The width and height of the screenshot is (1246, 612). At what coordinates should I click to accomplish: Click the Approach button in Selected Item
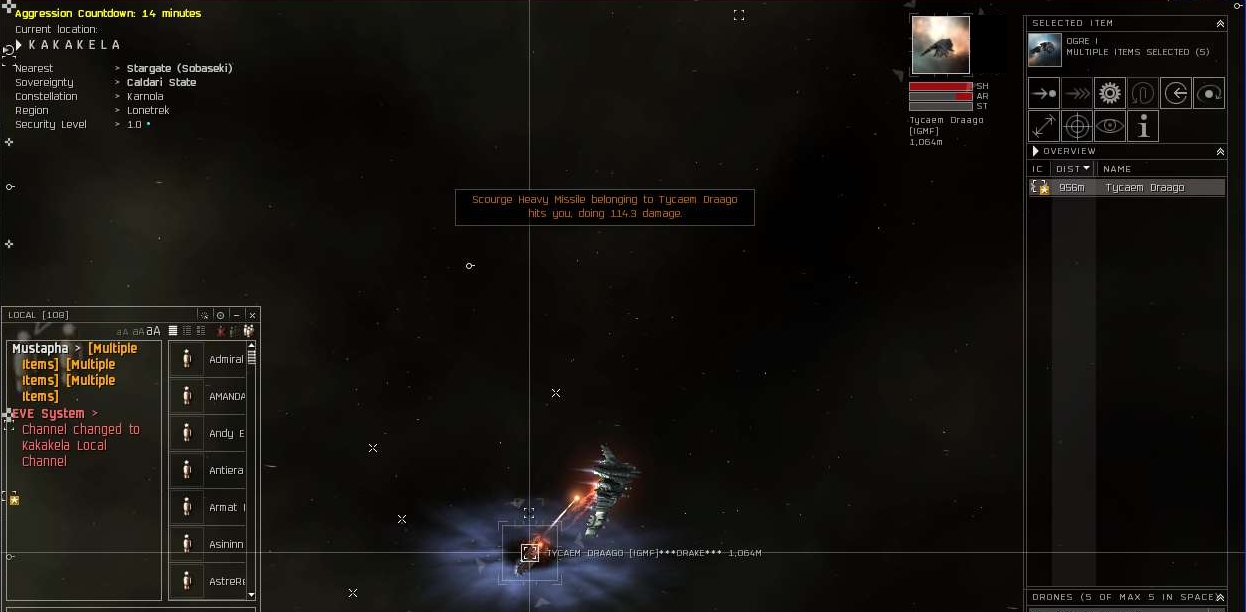click(1044, 93)
